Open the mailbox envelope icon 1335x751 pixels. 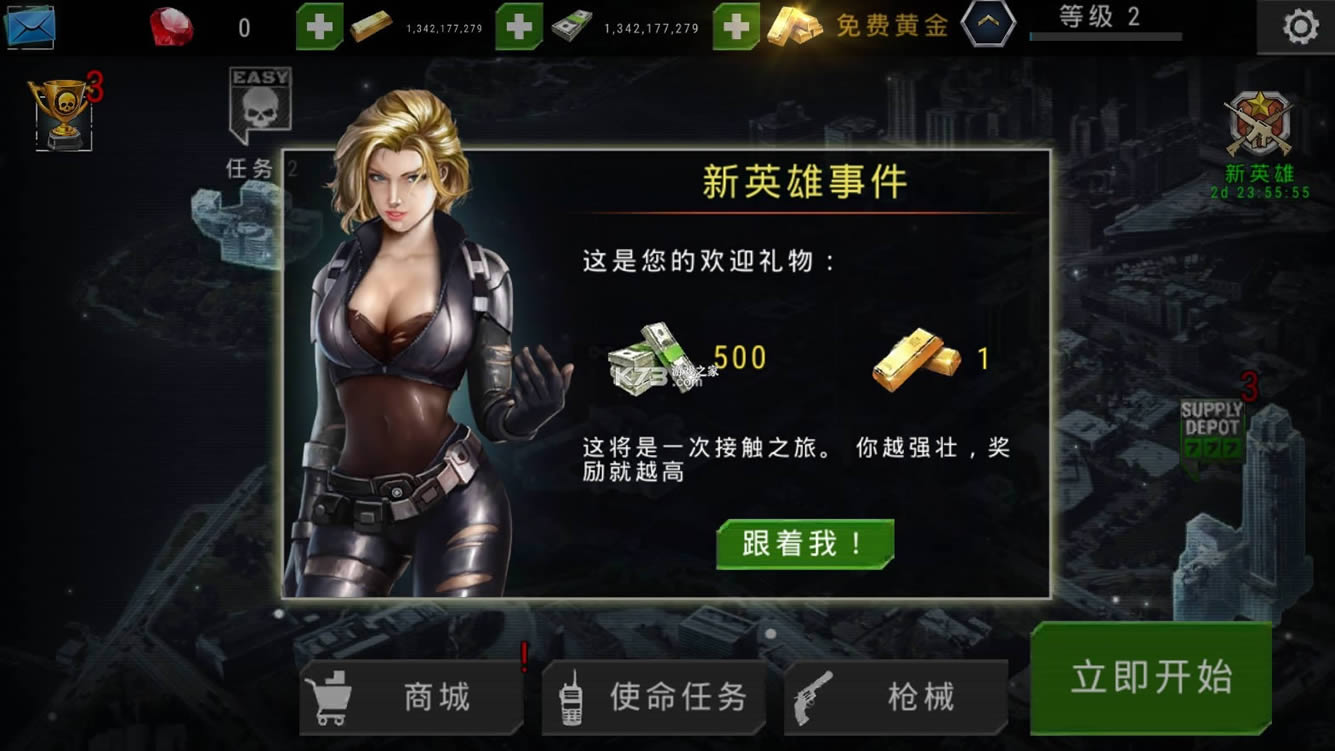tap(33, 24)
